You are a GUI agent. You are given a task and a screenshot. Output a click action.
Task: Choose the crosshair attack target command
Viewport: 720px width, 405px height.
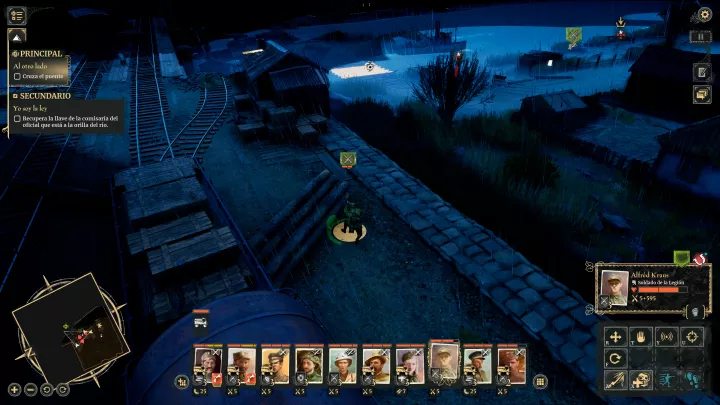pos(692,337)
